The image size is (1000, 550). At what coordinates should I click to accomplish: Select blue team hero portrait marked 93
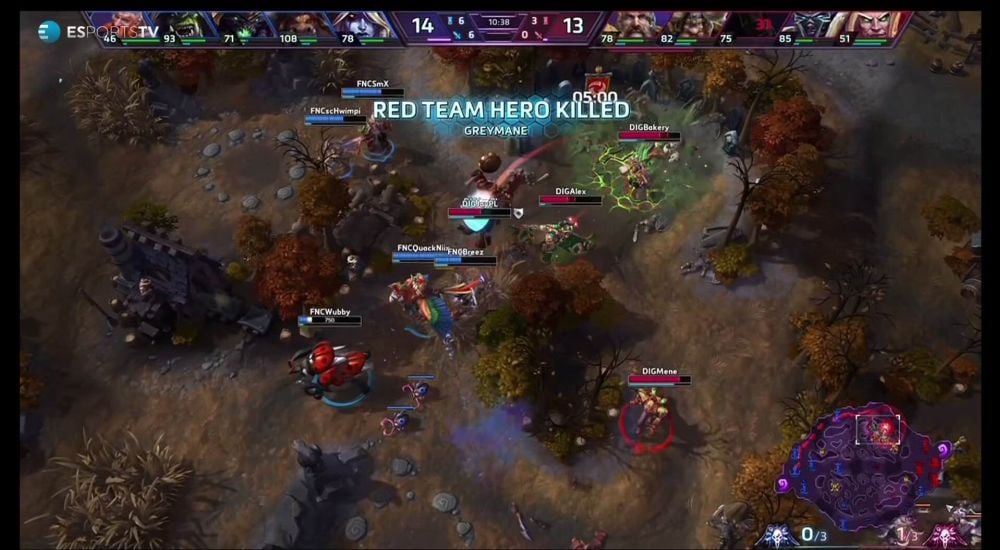click(176, 27)
